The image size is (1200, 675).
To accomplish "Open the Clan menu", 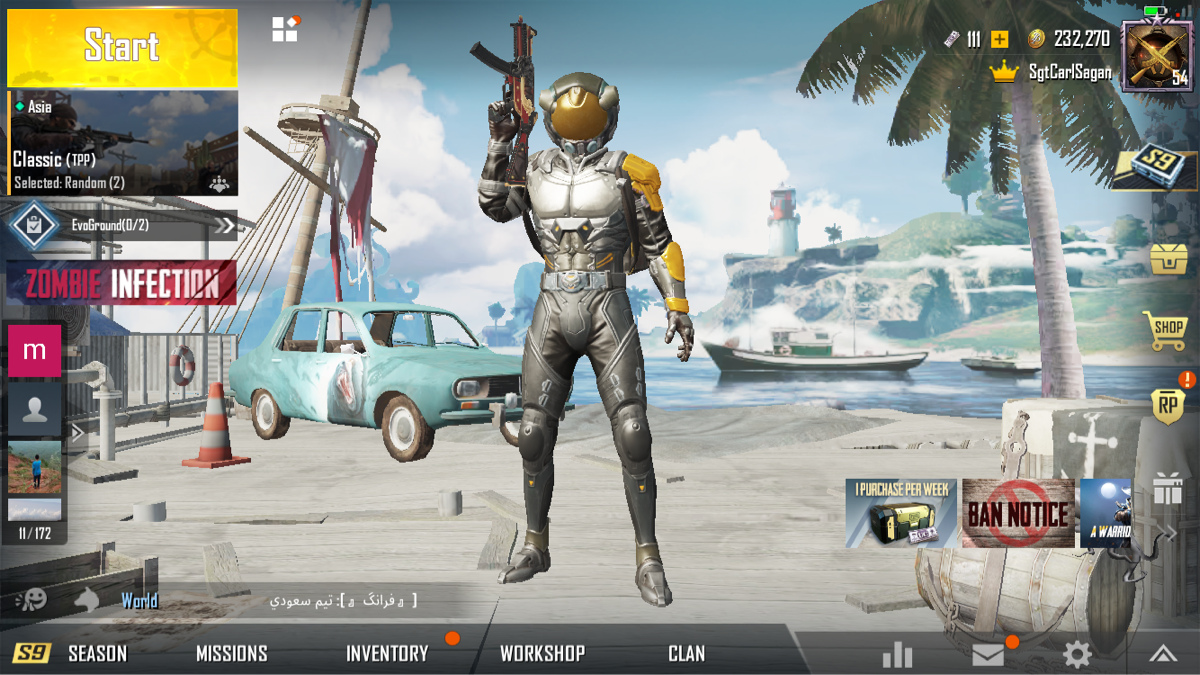I will tap(686, 654).
